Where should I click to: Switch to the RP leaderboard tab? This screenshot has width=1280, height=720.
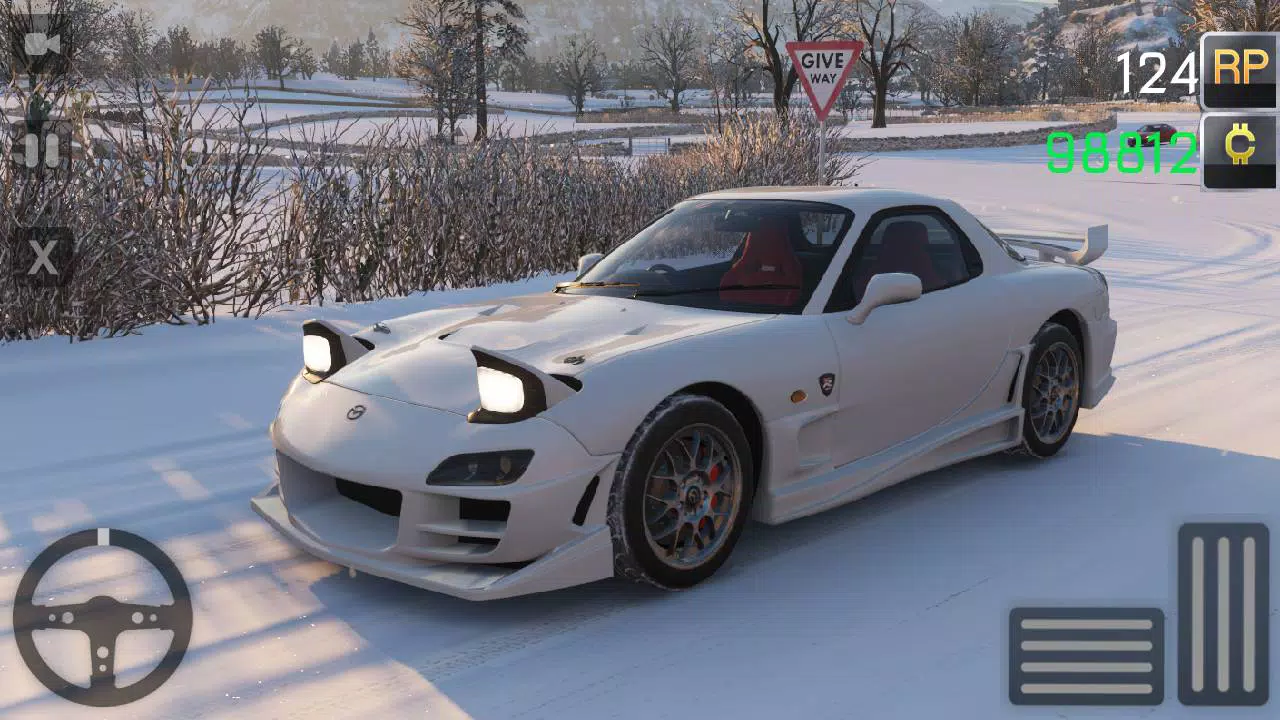click(1238, 70)
